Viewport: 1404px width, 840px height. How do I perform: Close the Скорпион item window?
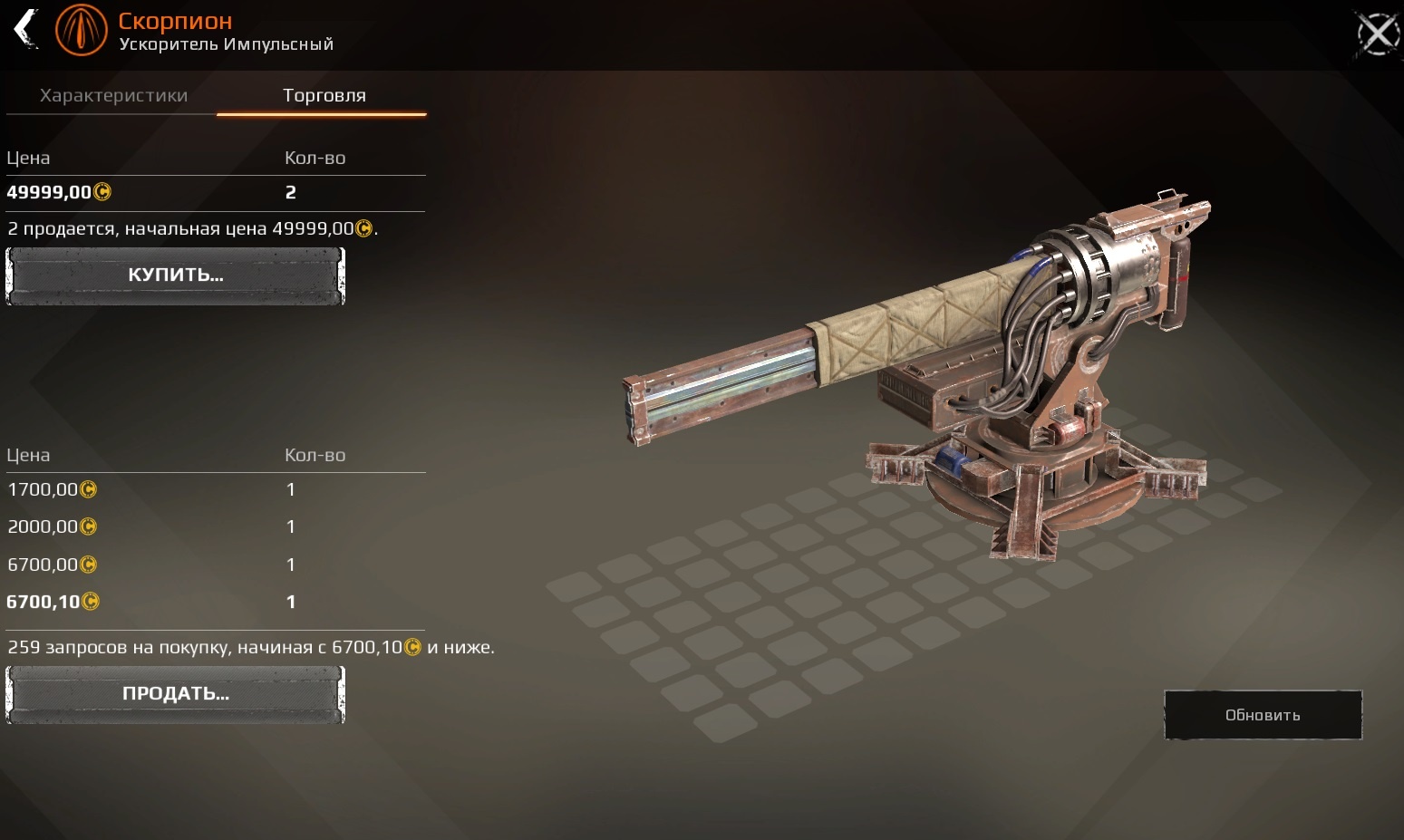click(1377, 34)
